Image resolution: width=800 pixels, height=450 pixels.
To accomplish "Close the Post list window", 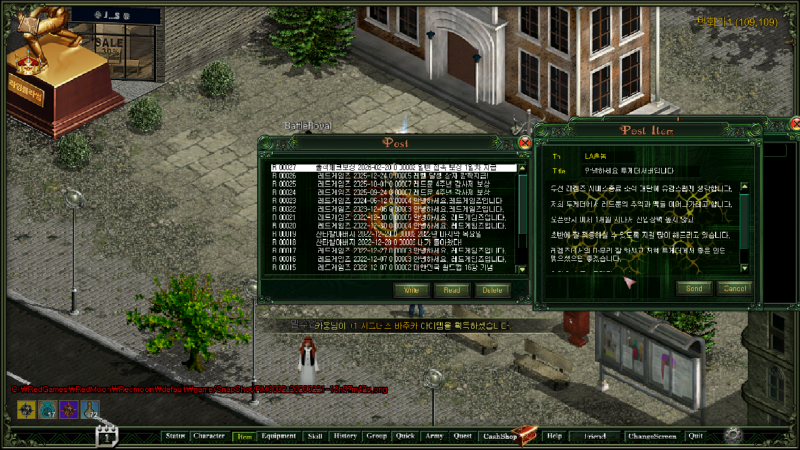I will tap(525, 144).
